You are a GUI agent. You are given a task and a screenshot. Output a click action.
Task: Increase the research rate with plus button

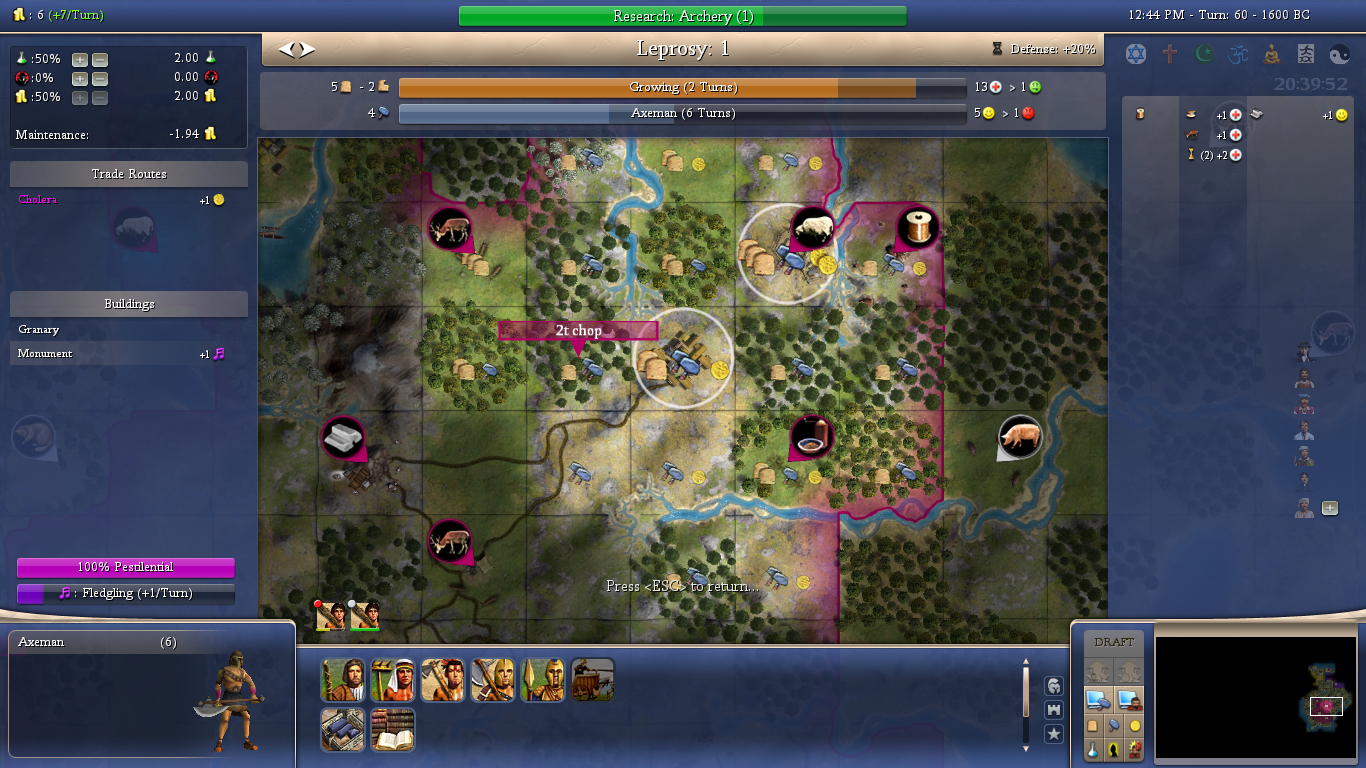[80, 59]
